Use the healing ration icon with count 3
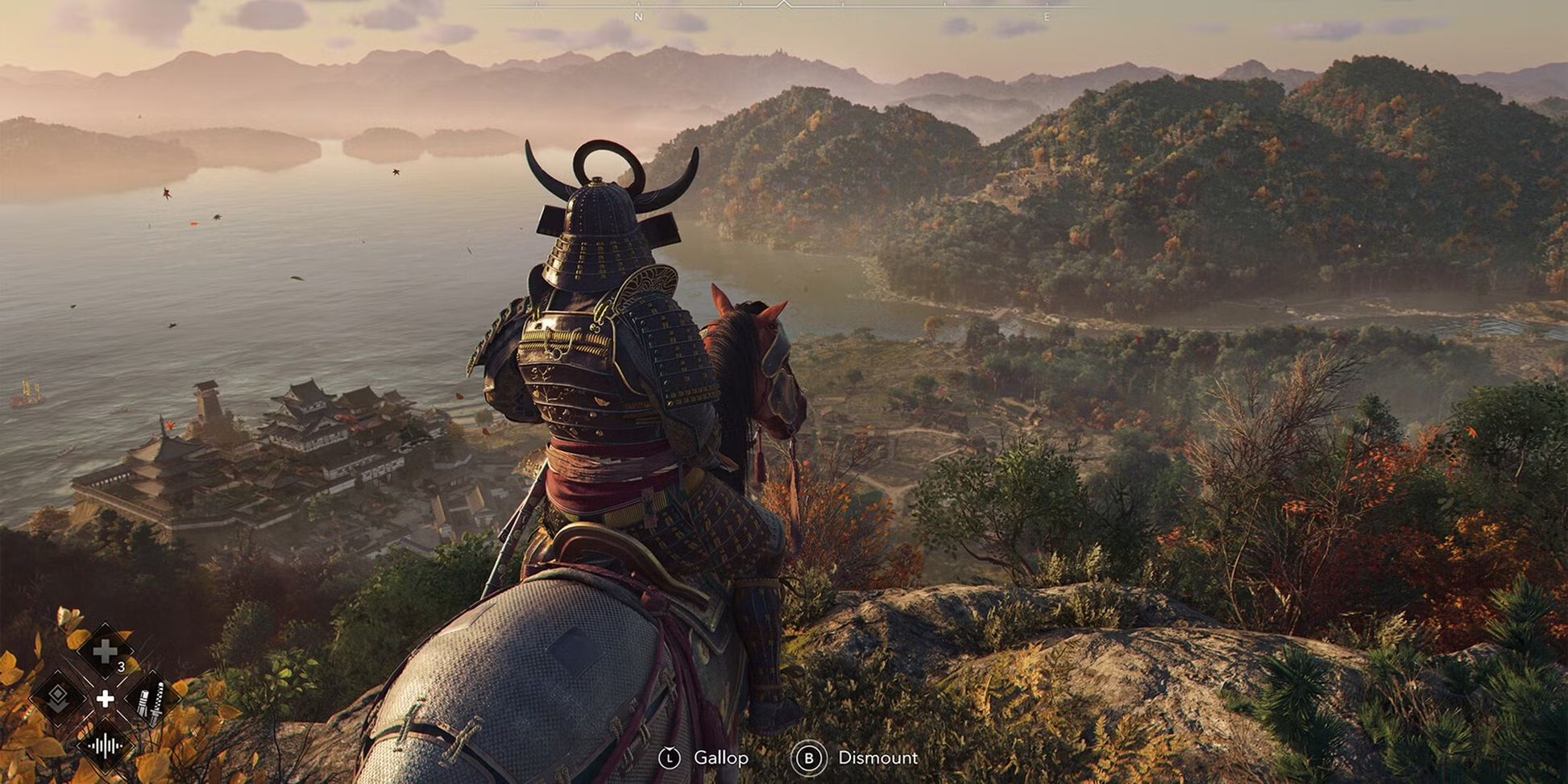 coord(106,651)
